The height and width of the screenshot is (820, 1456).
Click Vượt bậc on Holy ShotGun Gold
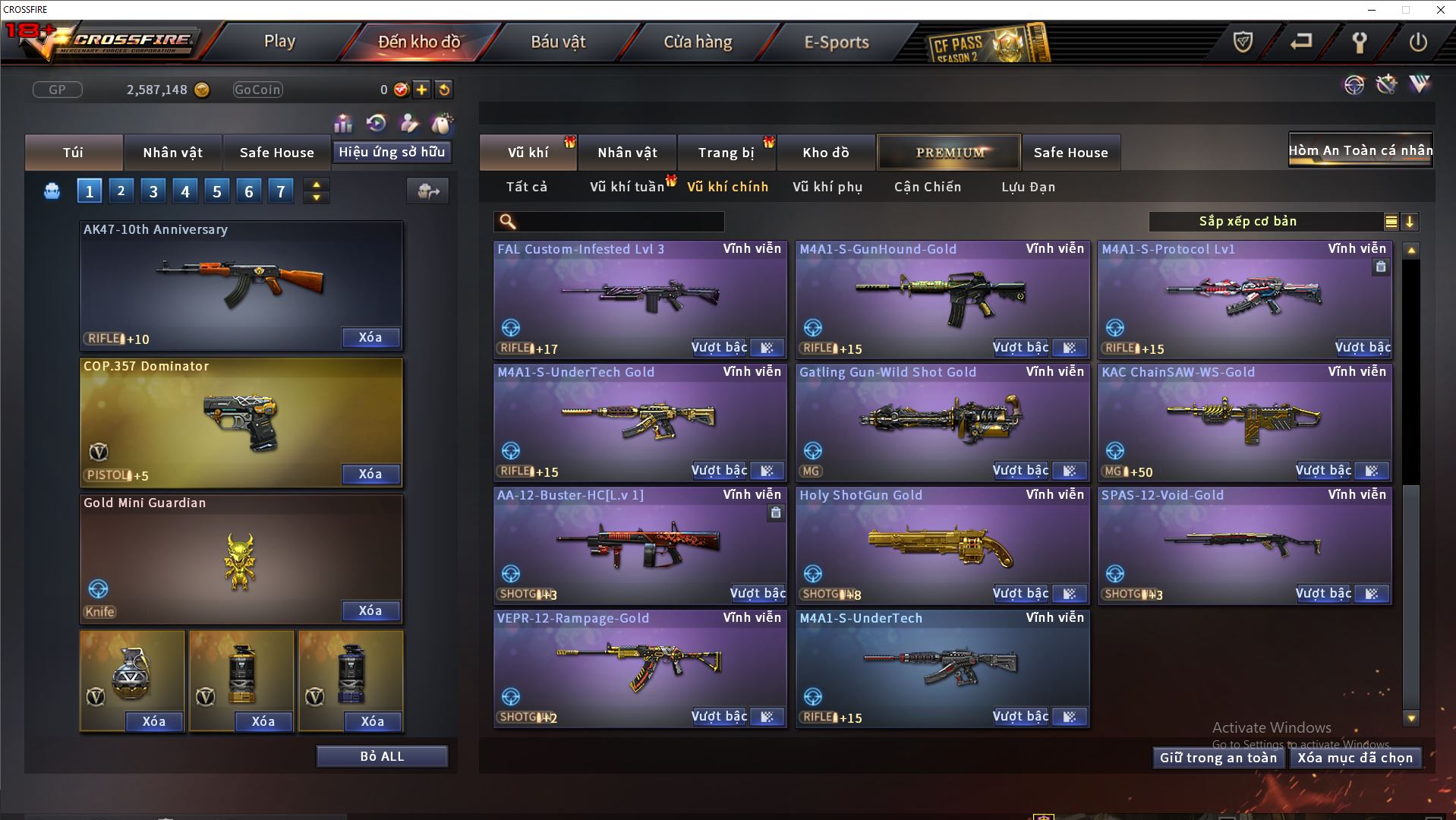point(1020,594)
